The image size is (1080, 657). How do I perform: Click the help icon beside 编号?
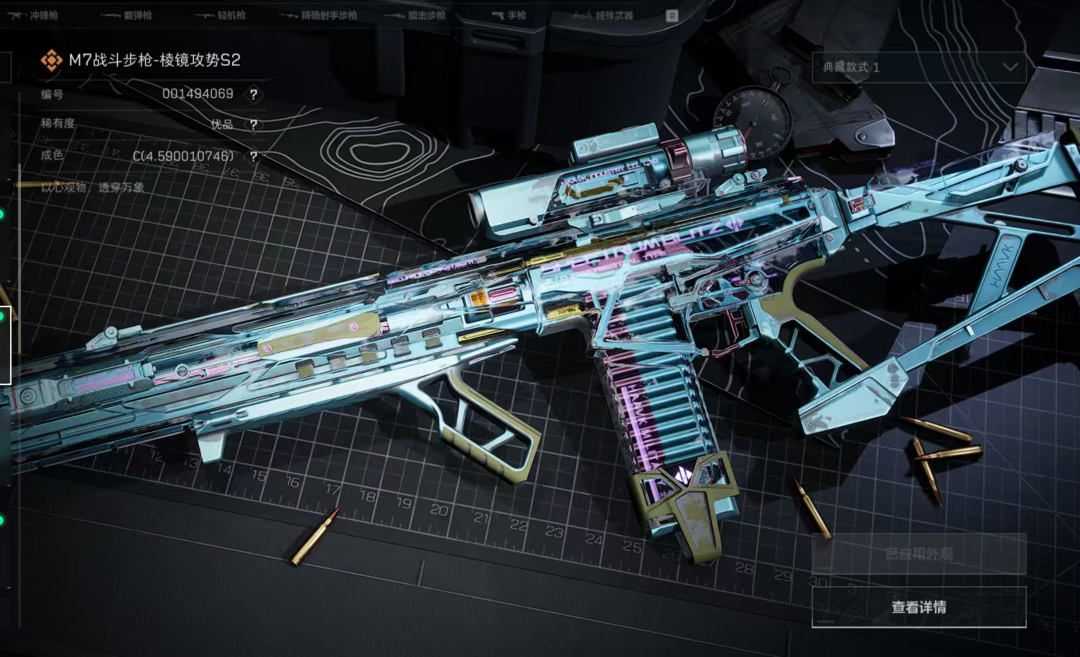(x=254, y=94)
